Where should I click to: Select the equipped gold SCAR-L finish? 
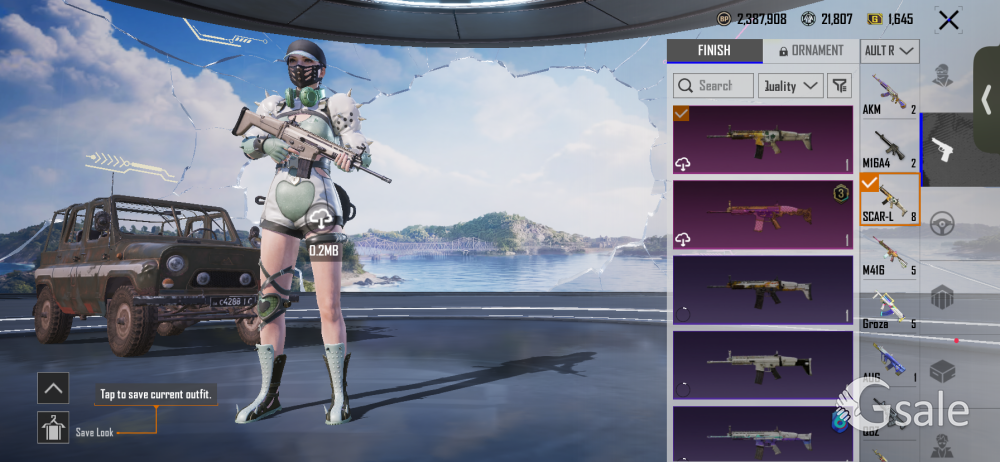coord(763,139)
